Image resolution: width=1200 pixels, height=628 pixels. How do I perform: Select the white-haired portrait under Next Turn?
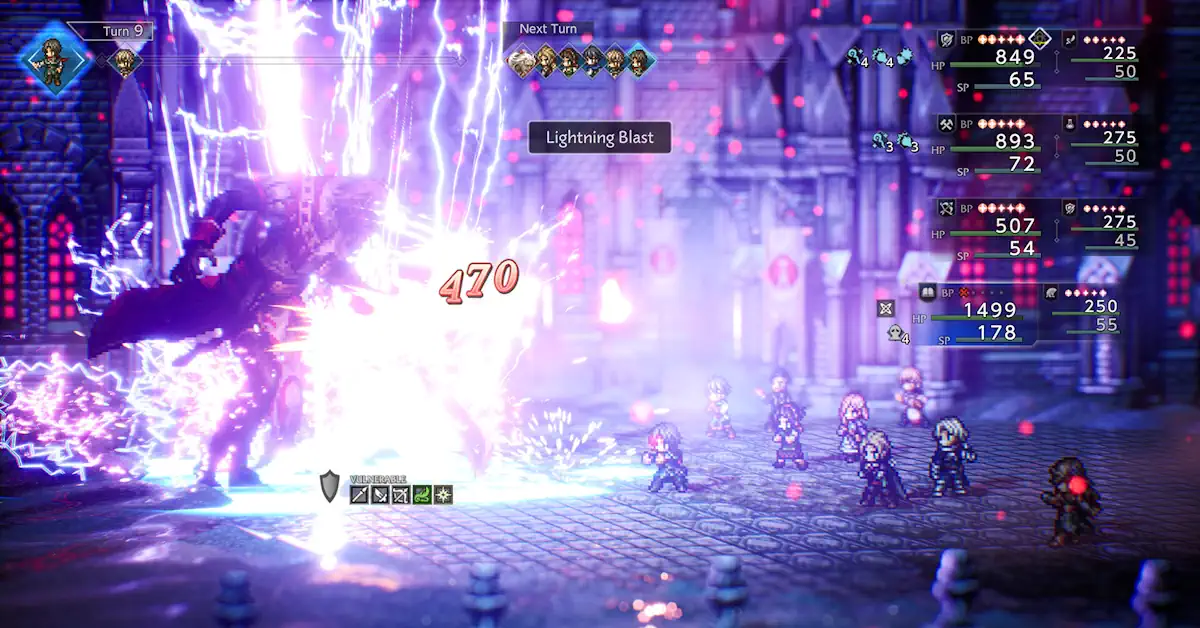pos(520,62)
